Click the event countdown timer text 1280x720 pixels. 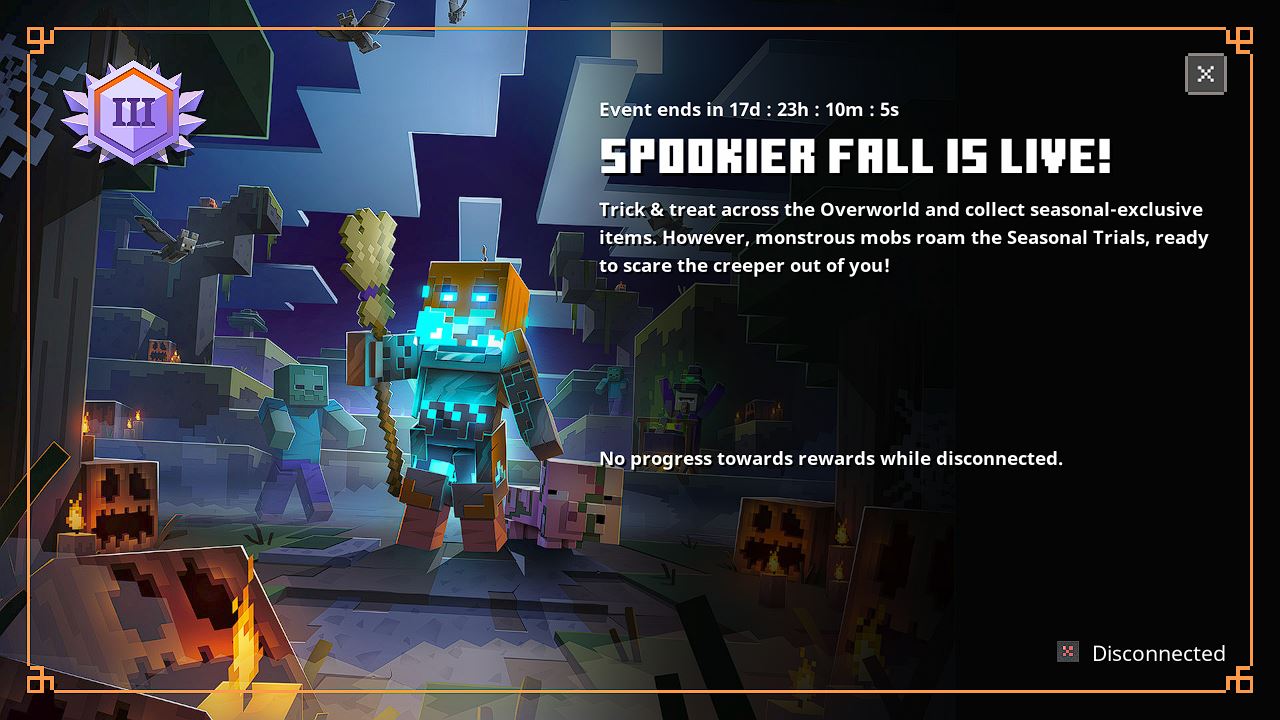(x=748, y=110)
